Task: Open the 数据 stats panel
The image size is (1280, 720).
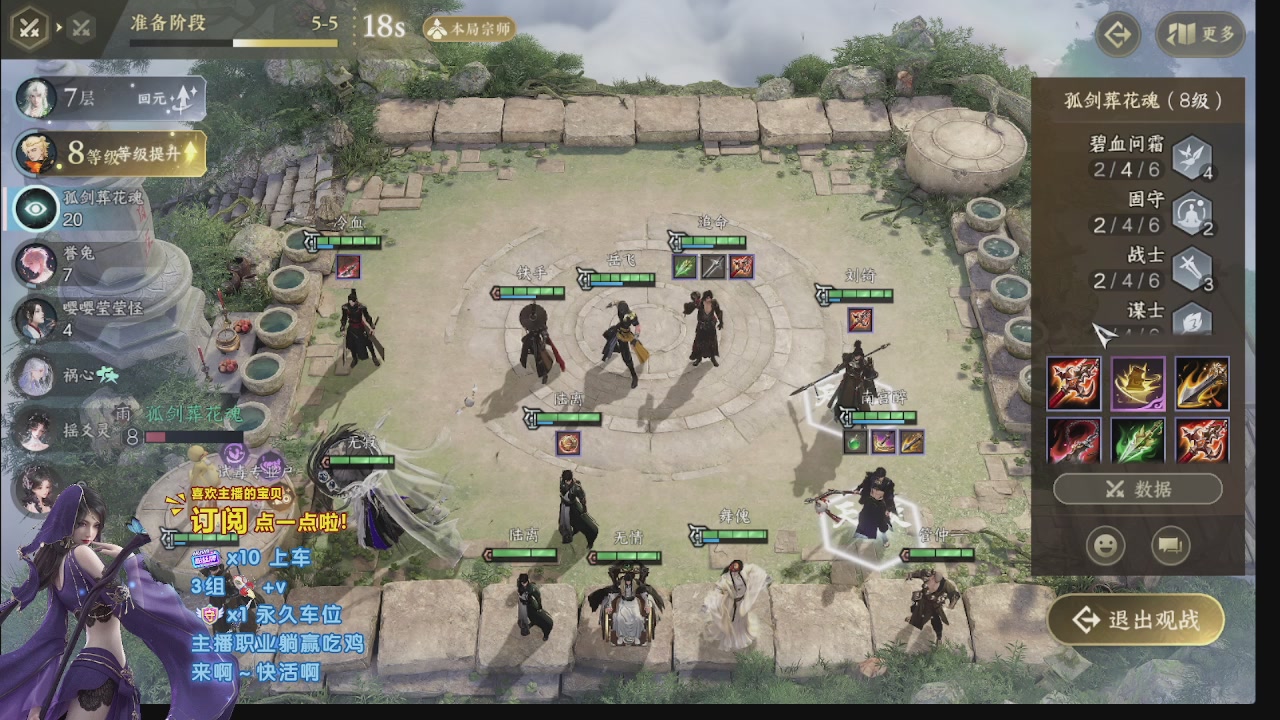Action: tap(1137, 489)
